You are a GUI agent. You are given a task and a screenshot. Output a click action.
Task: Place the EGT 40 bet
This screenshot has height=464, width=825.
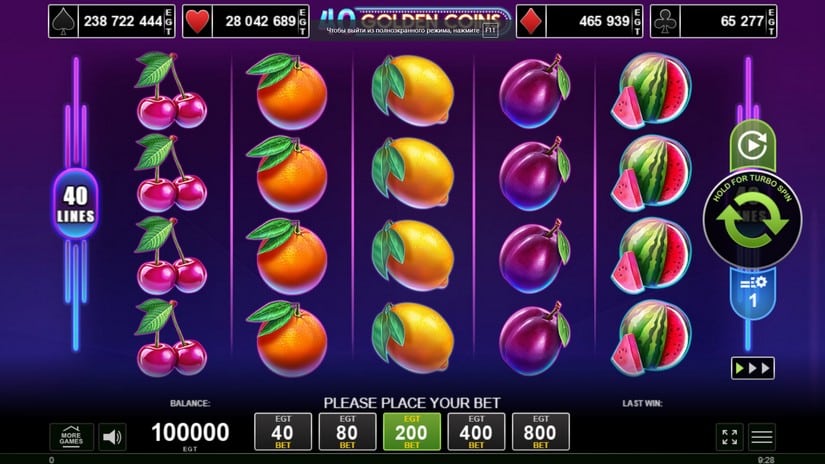click(283, 431)
